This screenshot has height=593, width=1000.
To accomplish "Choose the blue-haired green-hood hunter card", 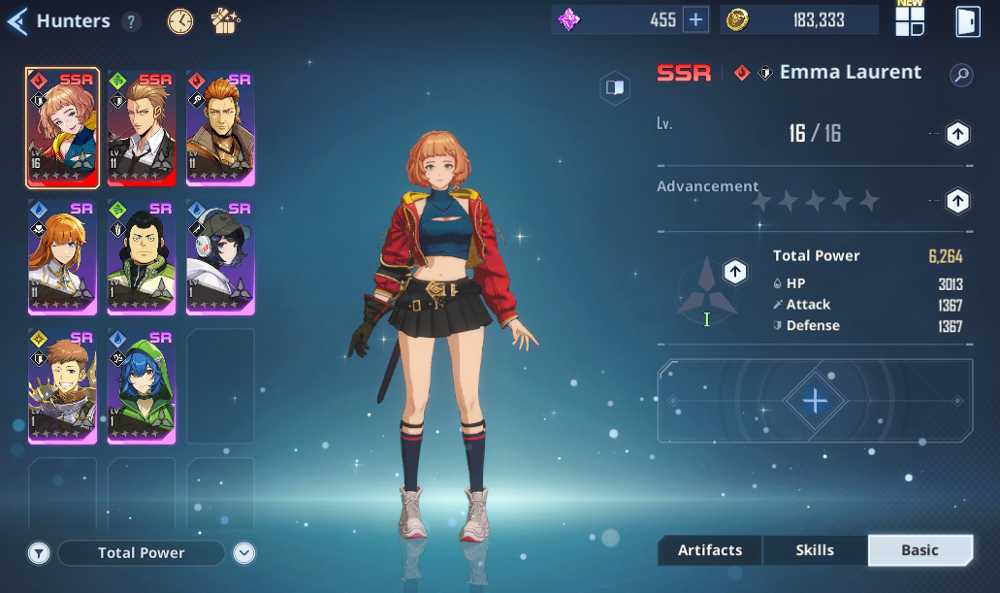I will click(141, 386).
